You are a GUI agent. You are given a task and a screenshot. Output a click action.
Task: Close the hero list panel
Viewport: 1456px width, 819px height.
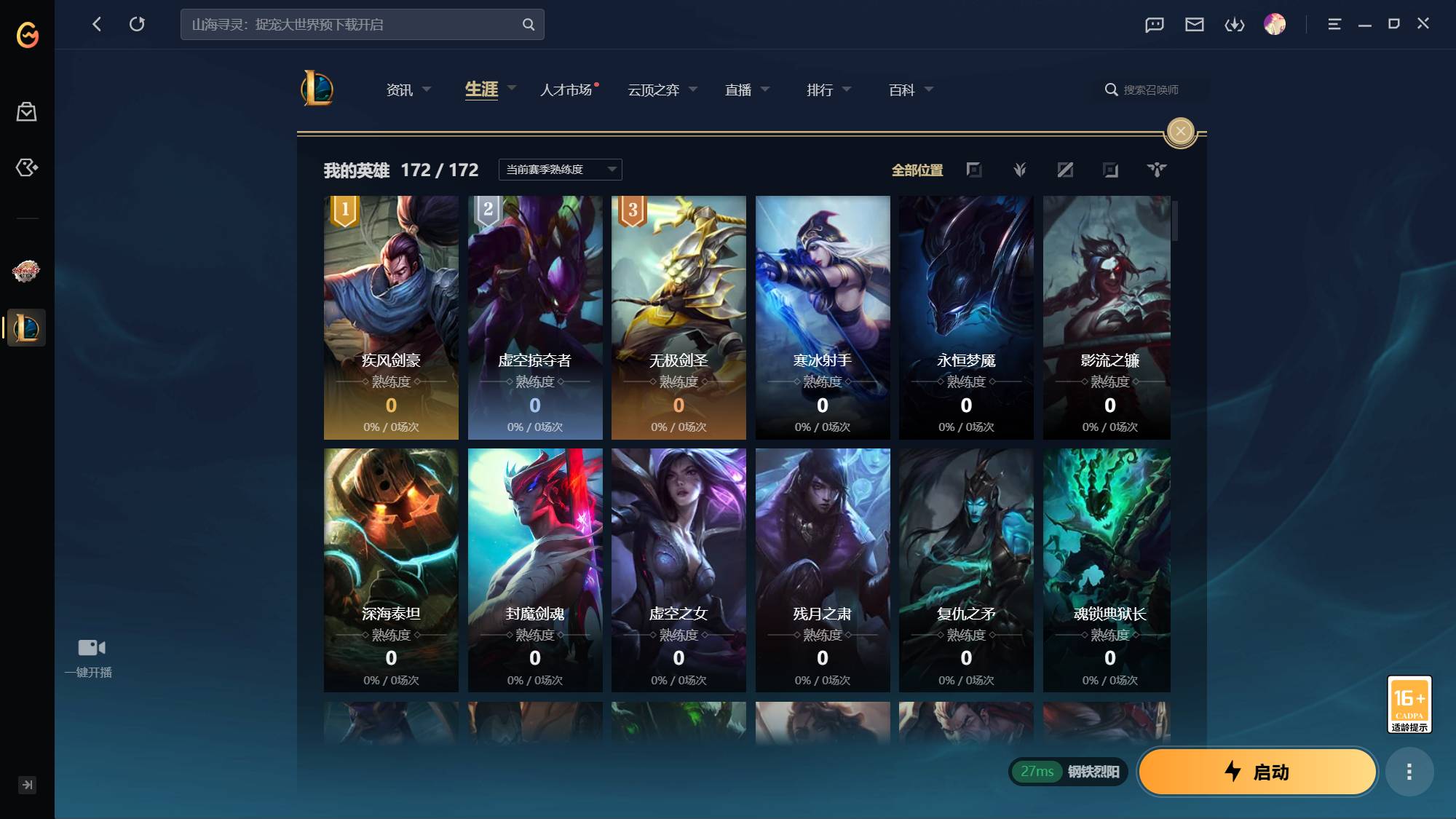pyautogui.click(x=1180, y=131)
